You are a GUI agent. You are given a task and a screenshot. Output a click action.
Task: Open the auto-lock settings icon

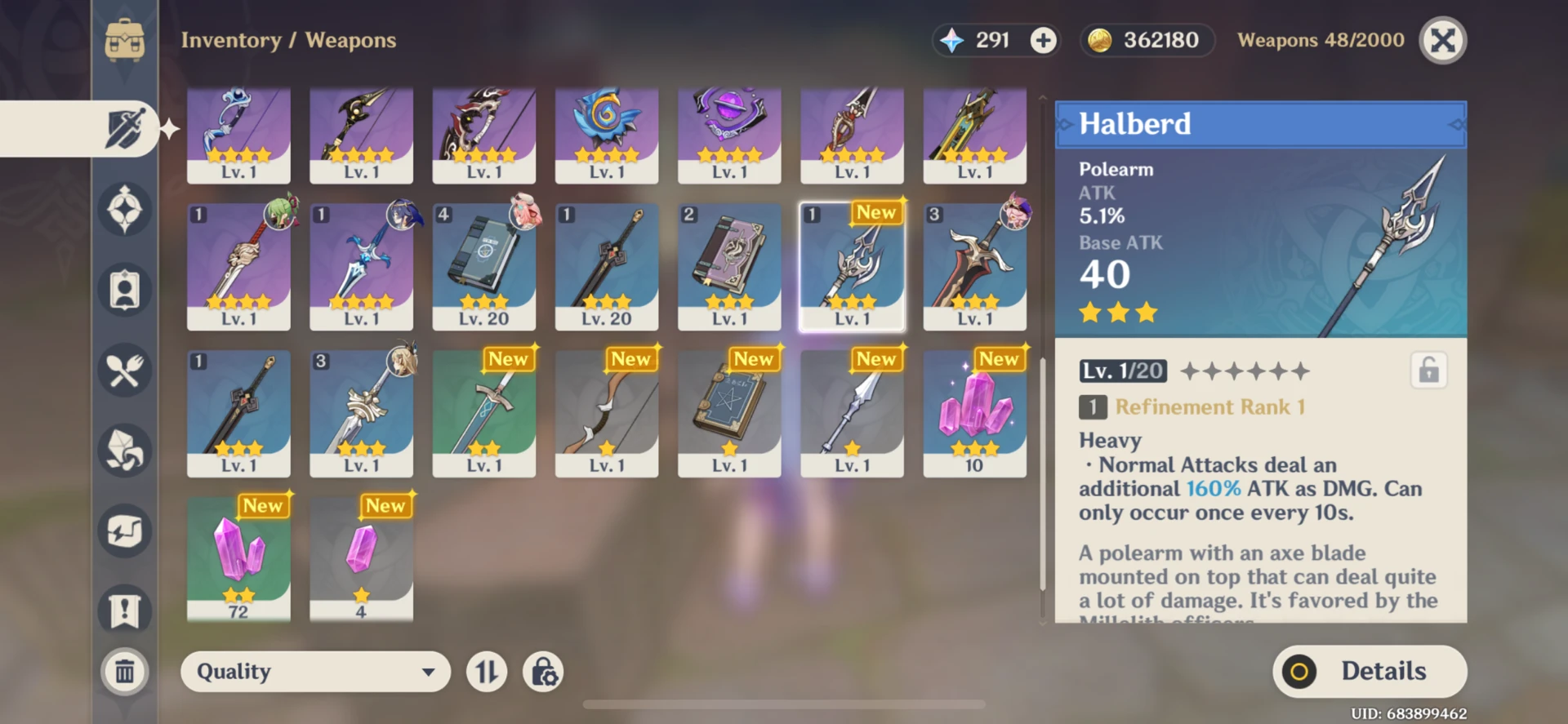click(x=543, y=671)
